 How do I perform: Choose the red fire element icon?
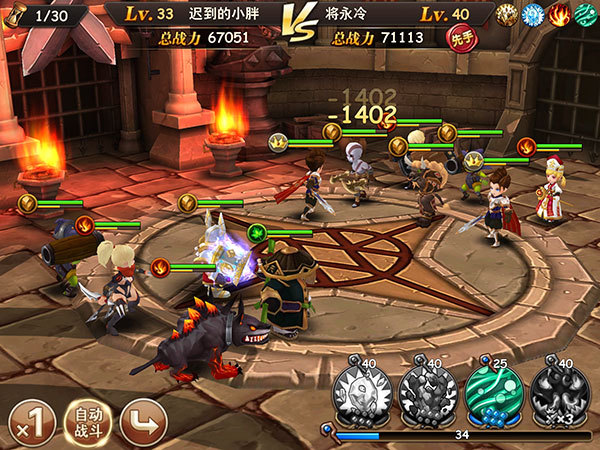[x=558, y=15]
